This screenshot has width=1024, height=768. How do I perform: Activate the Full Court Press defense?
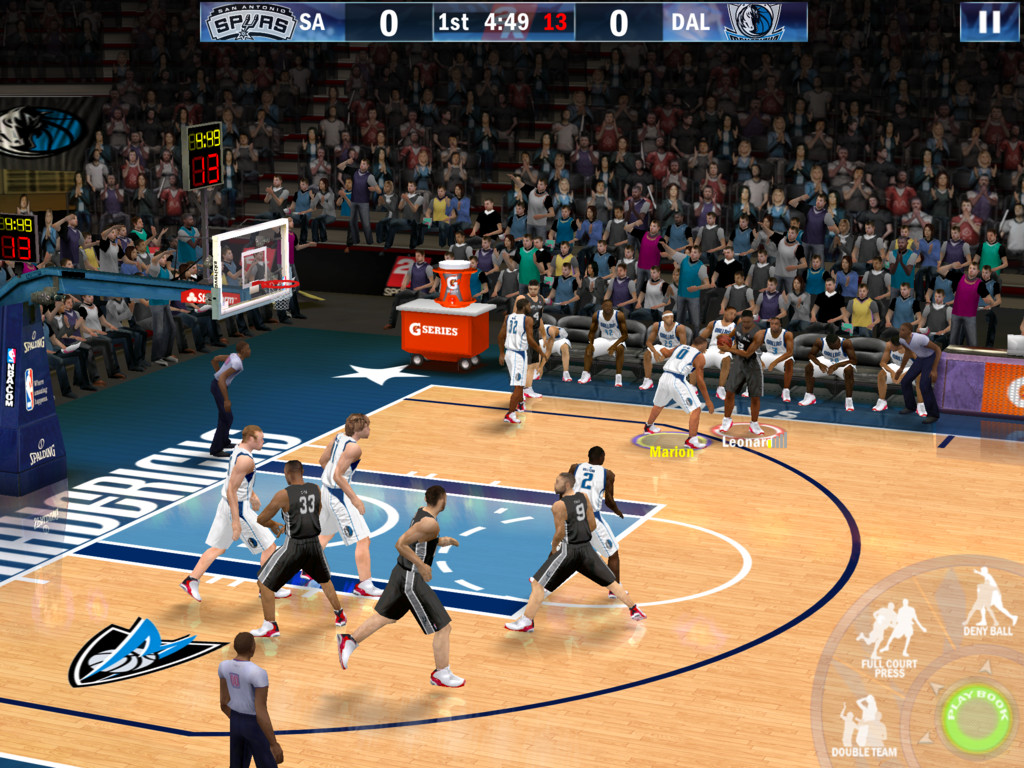coord(891,636)
